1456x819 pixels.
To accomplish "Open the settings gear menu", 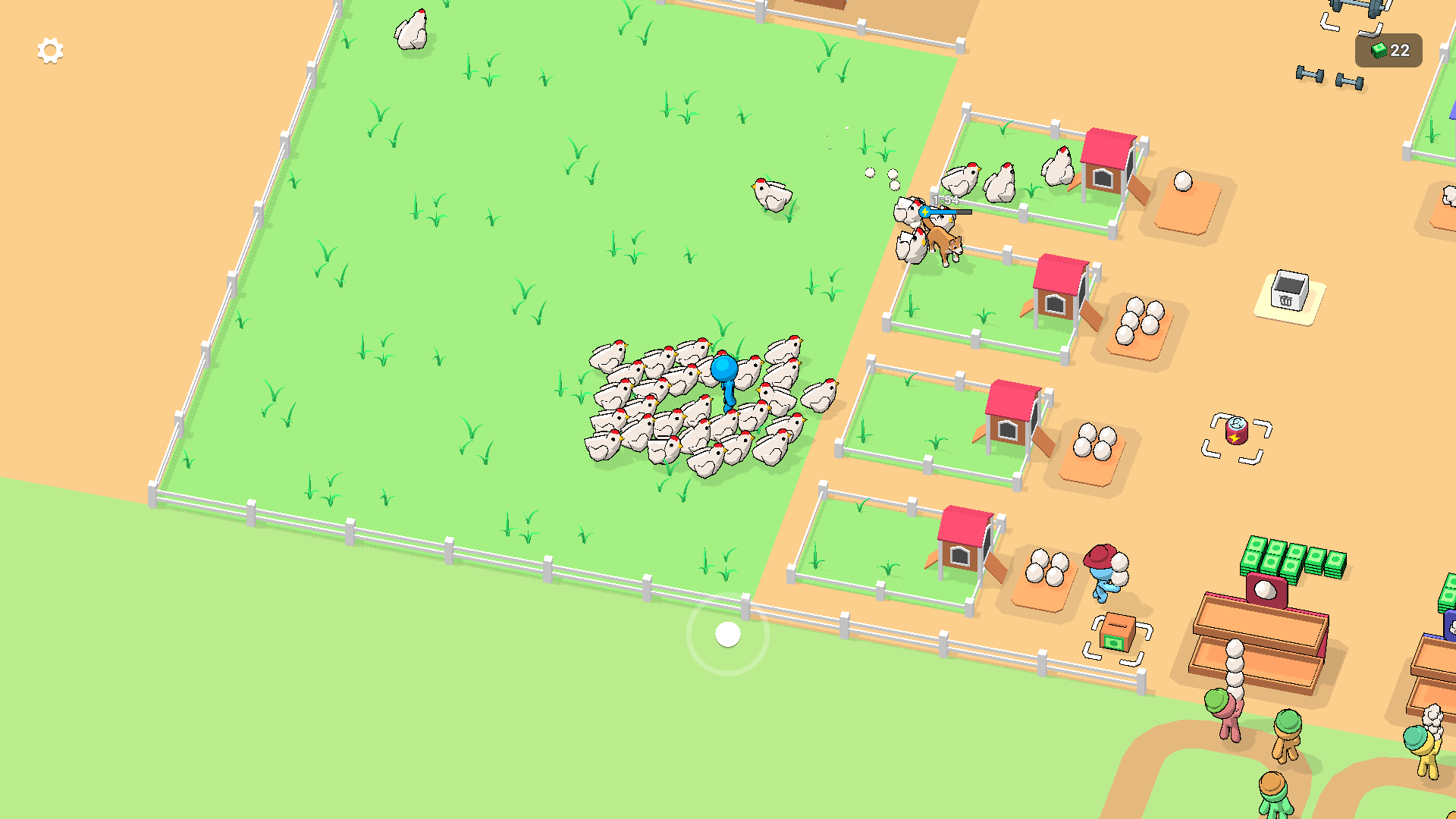I will [50, 50].
